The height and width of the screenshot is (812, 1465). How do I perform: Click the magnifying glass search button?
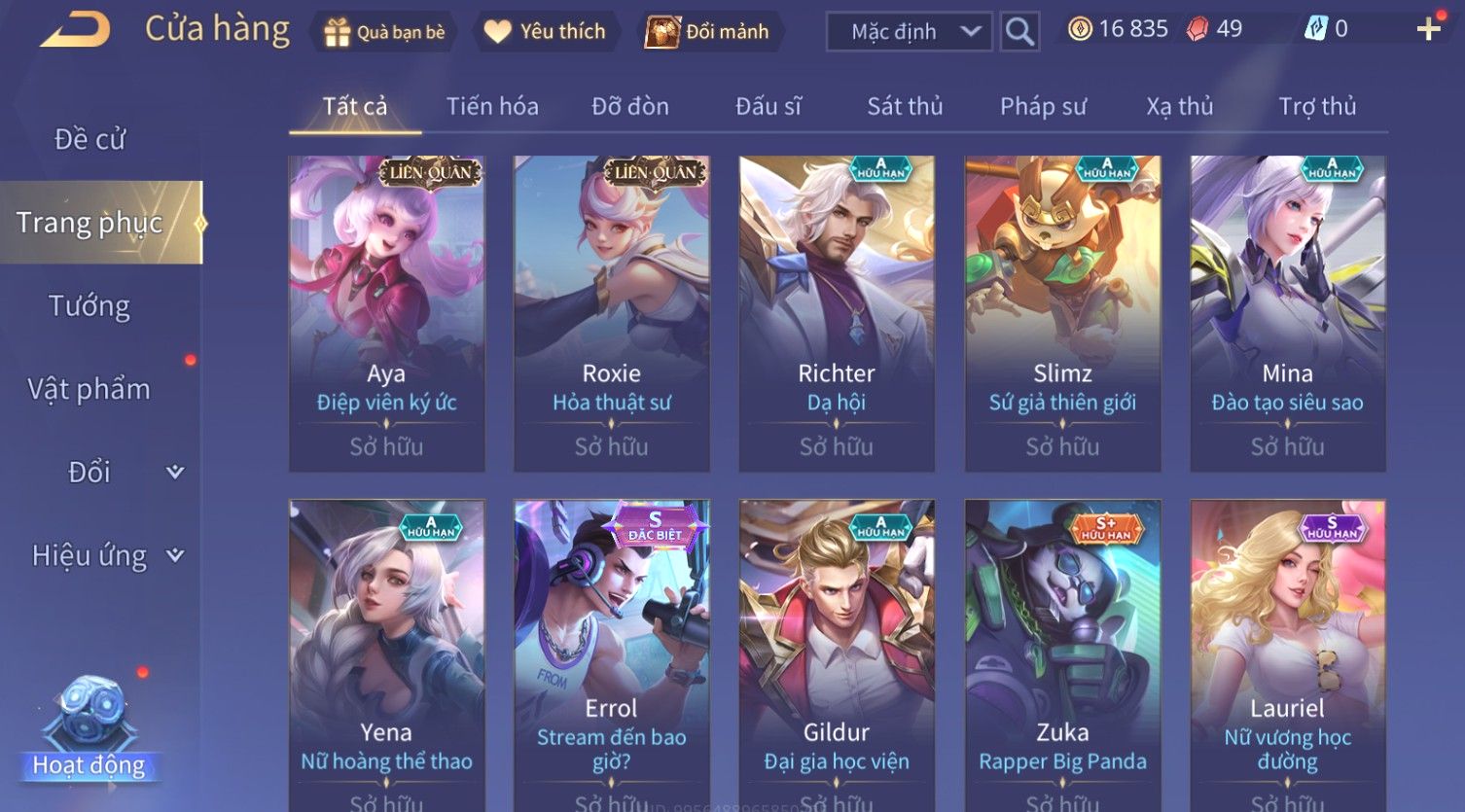coord(1019,32)
